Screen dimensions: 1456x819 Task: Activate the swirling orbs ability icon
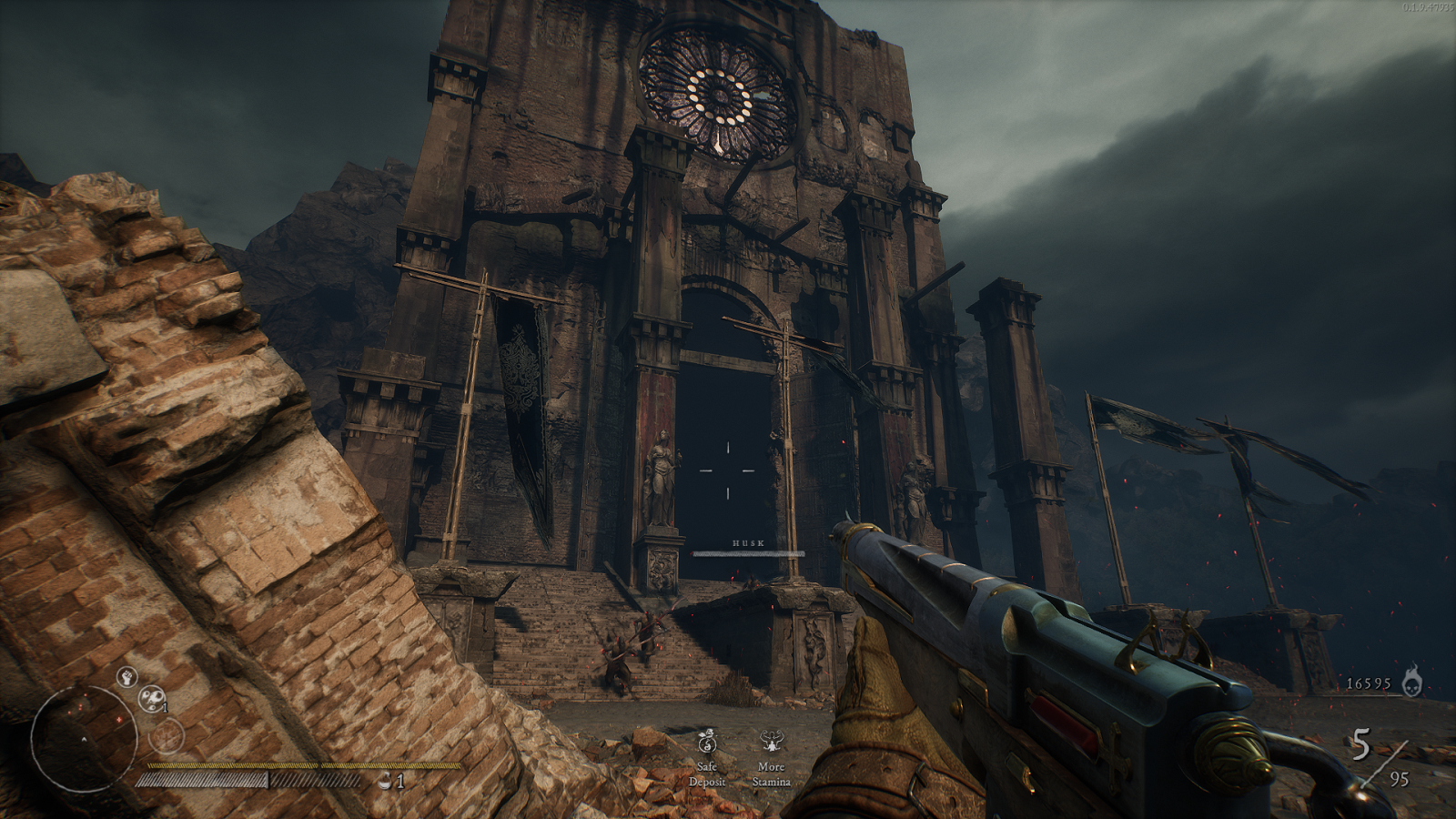click(x=152, y=699)
